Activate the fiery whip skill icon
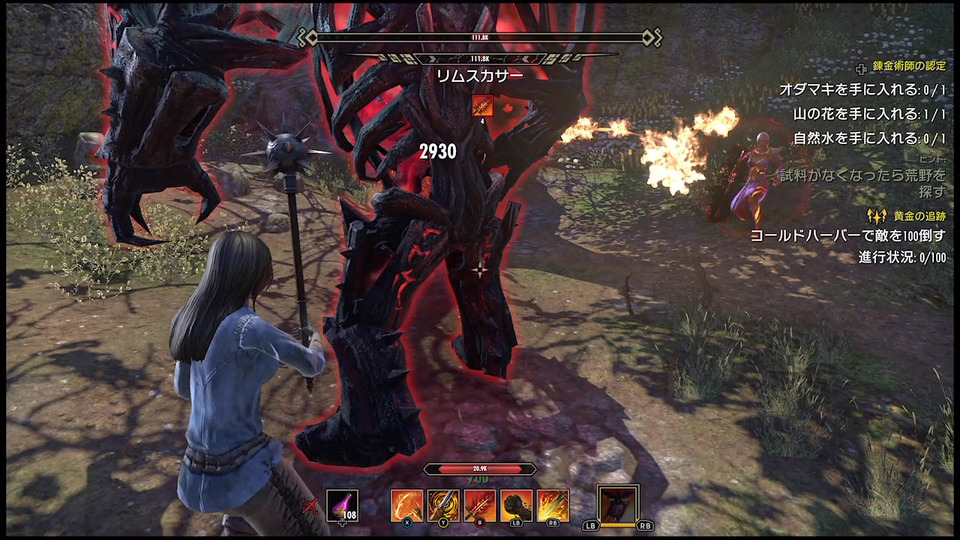The height and width of the screenshot is (540, 960). (x=406, y=504)
